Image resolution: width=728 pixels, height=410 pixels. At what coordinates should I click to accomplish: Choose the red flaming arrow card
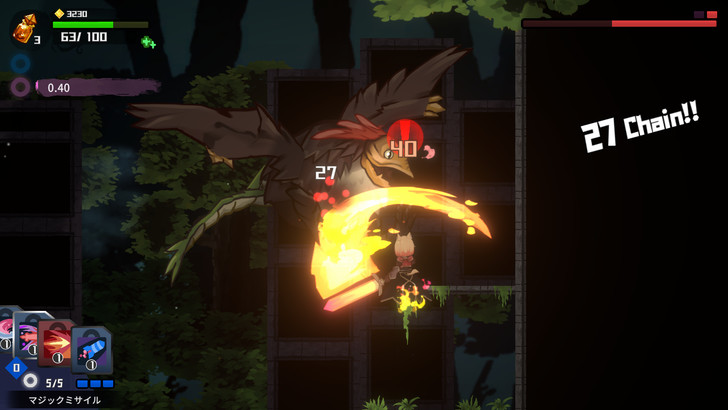pyautogui.click(x=59, y=342)
